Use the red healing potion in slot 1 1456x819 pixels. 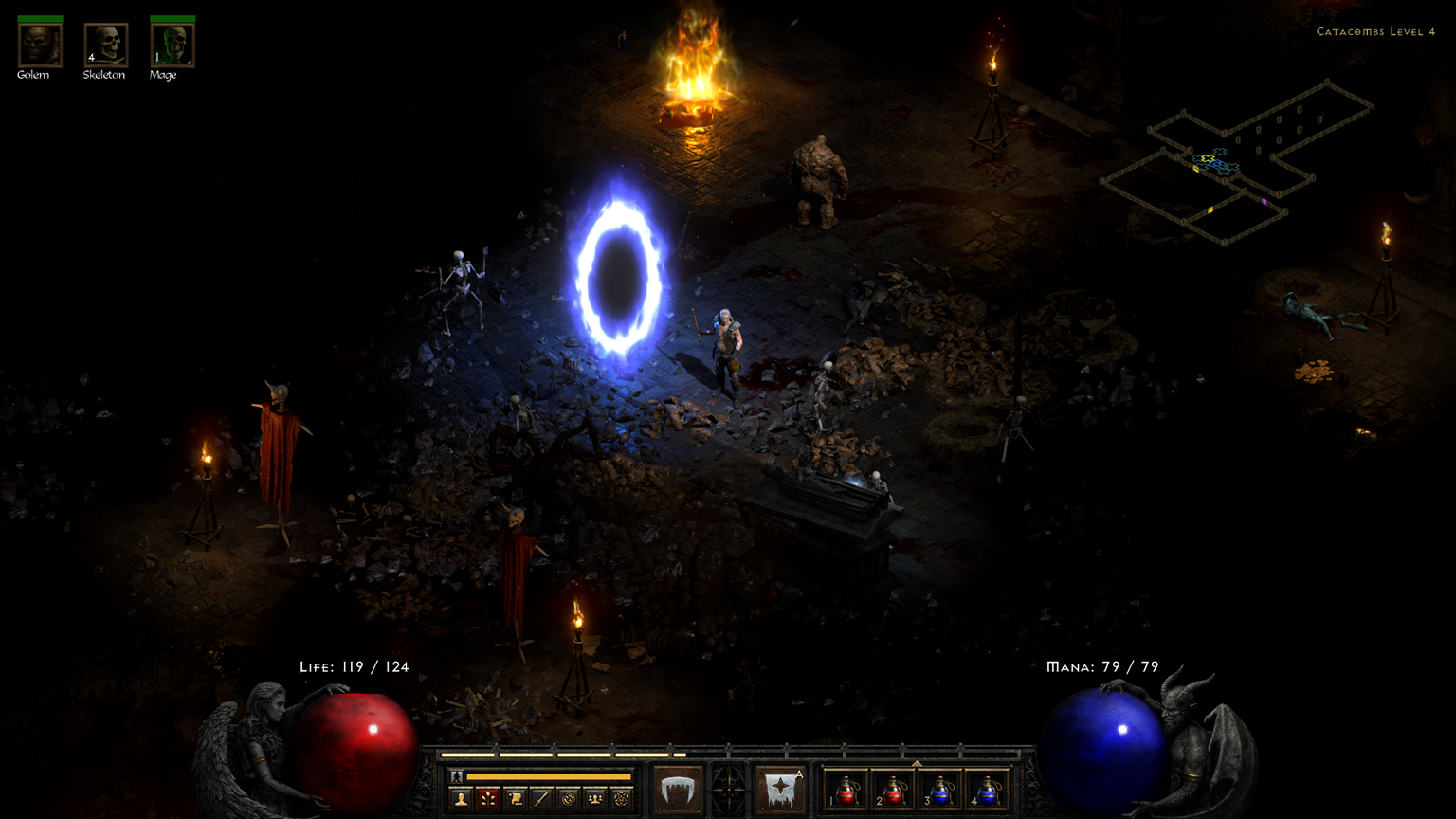pos(846,791)
